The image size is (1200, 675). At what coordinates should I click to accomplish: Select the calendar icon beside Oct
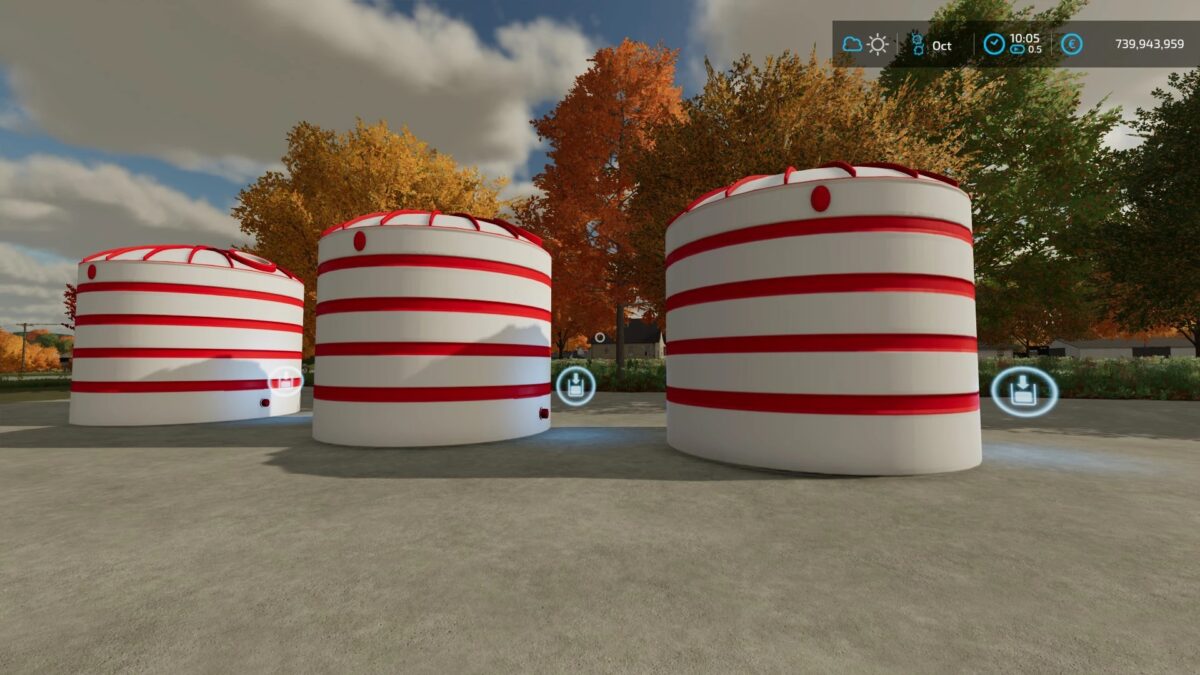917,45
